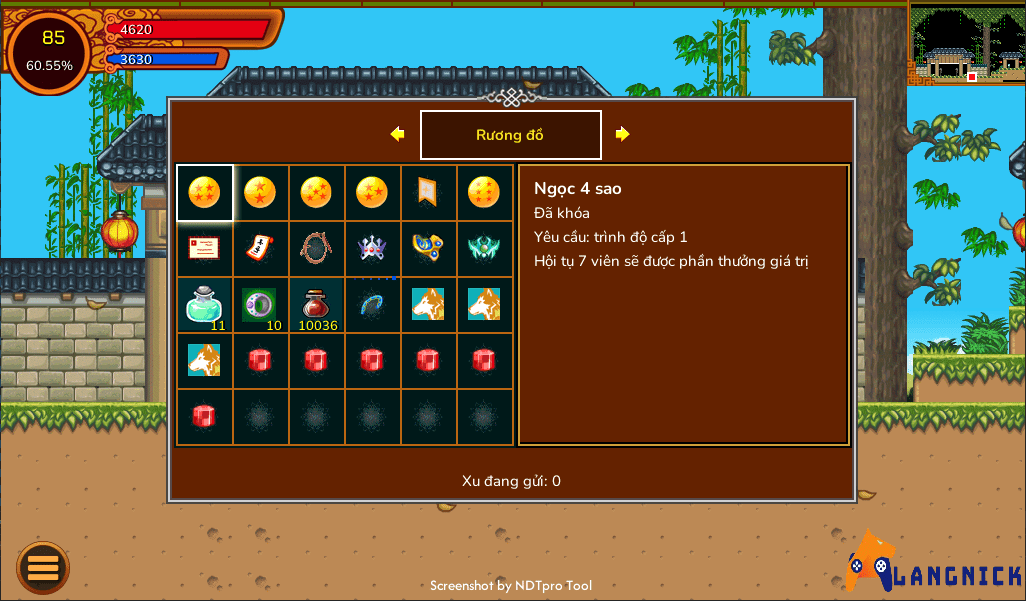Choose the red potion stack of 10036
This screenshot has width=1026, height=601.
(316, 304)
